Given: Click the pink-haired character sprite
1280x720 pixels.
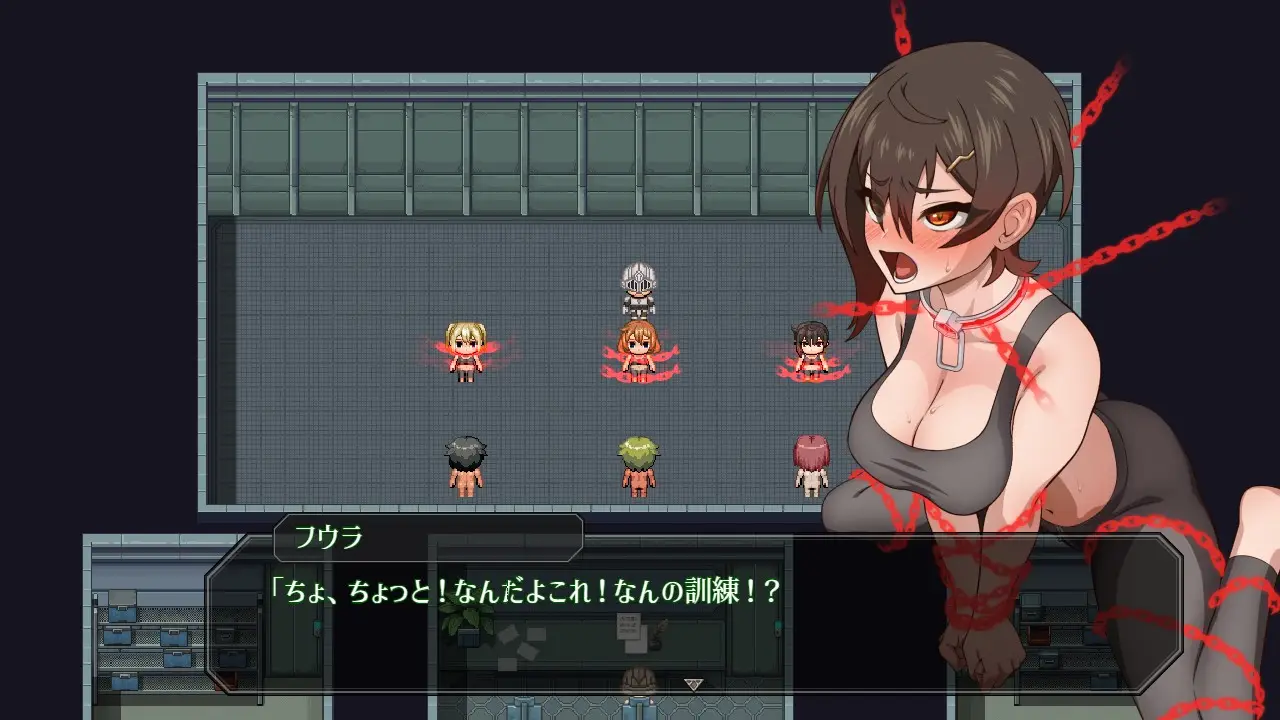Looking at the screenshot, I should 810,460.
